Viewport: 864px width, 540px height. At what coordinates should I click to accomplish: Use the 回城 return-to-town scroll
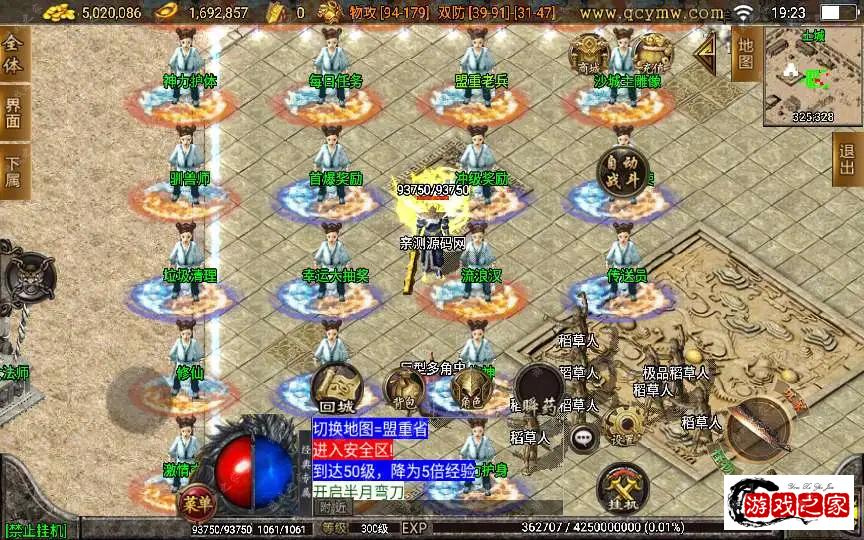point(337,389)
